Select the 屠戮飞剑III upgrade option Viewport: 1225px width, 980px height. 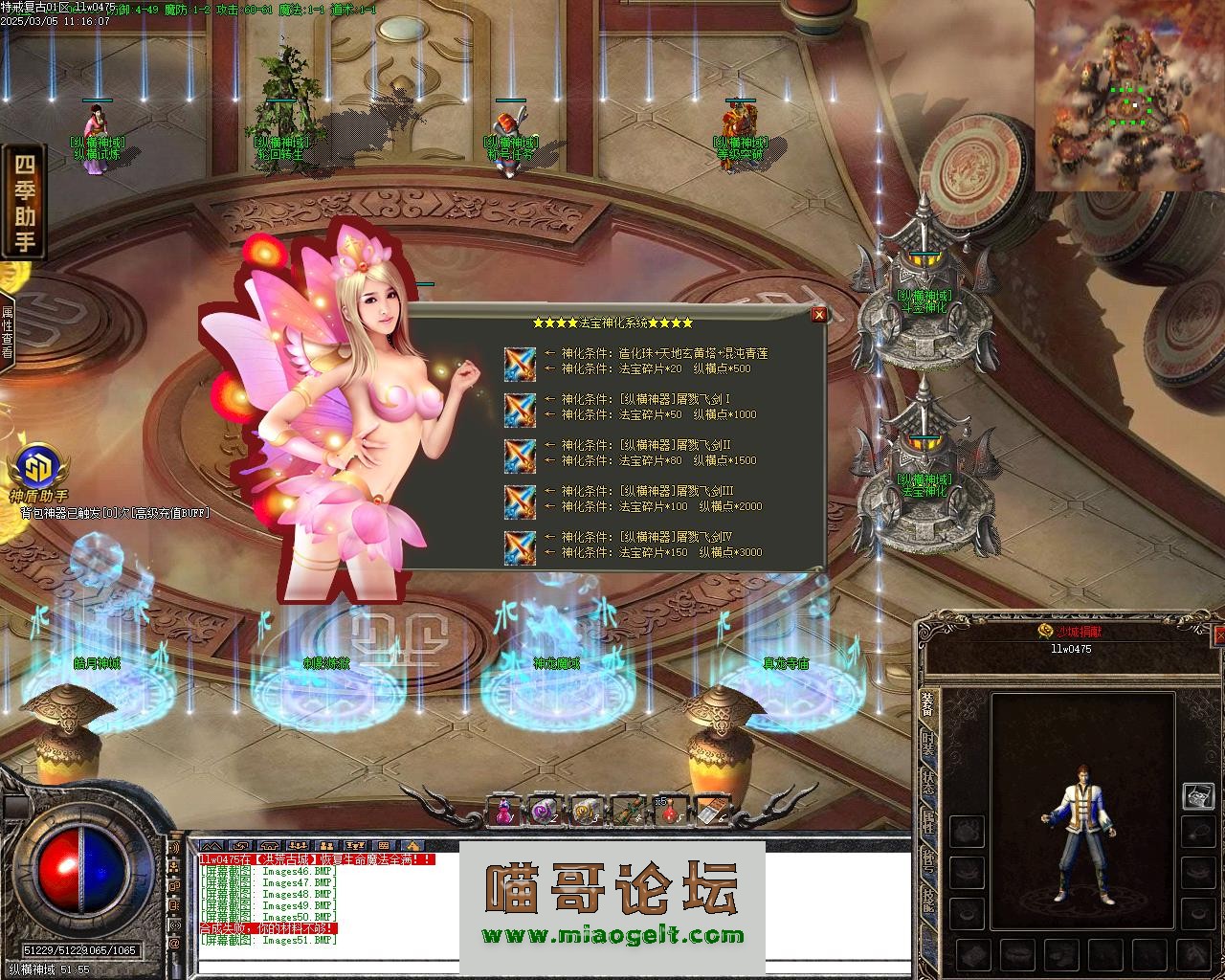521,500
